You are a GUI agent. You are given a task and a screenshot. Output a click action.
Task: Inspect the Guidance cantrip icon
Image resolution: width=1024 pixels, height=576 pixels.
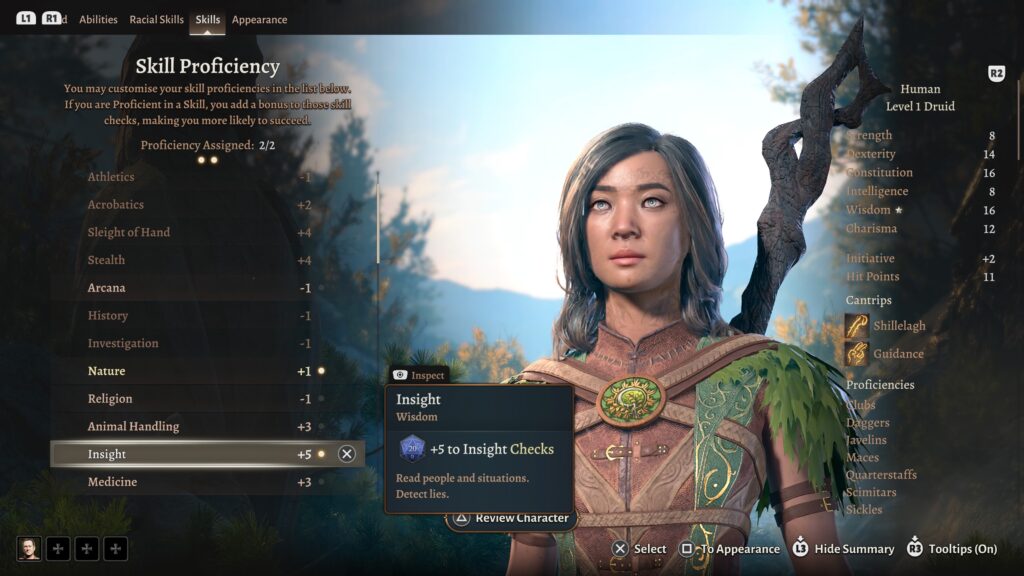coord(857,353)
